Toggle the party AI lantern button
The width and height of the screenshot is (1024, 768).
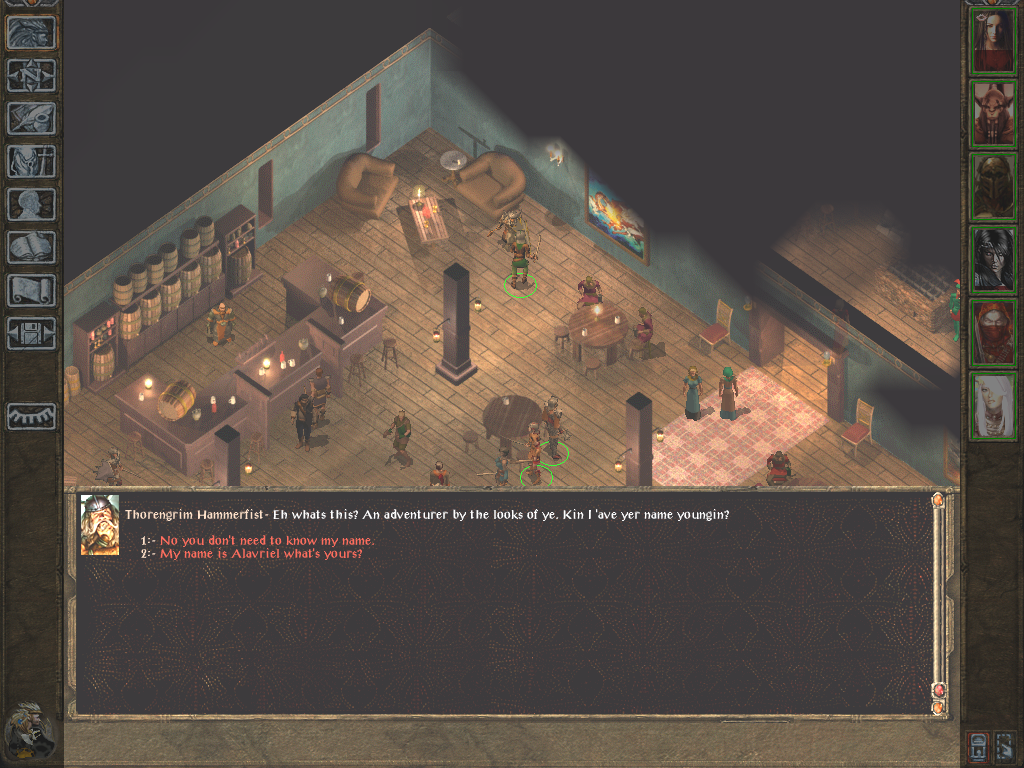[980, 746]
